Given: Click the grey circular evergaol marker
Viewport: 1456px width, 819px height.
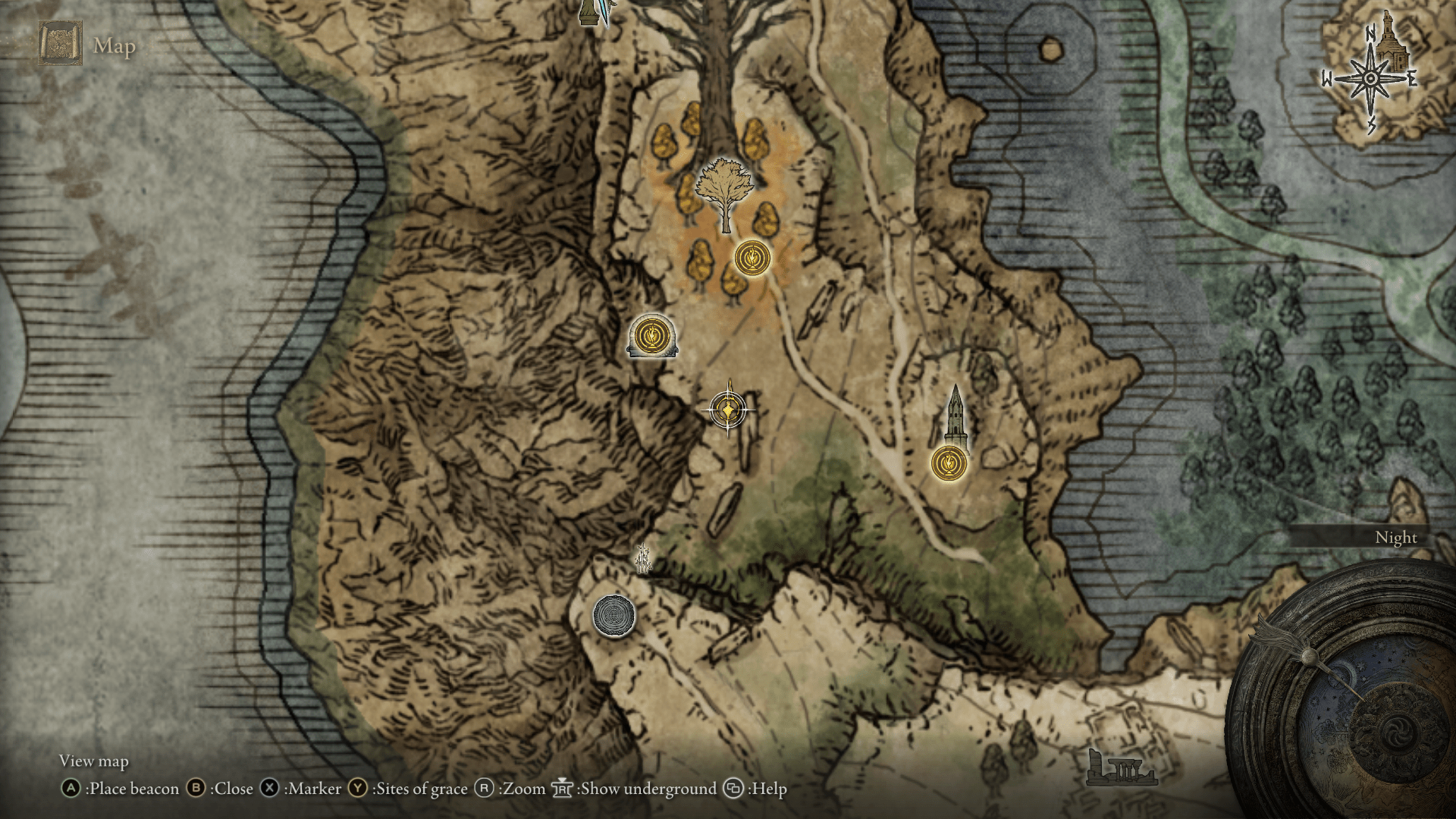Looking at the screenshot, I should [x=613, y=615].
